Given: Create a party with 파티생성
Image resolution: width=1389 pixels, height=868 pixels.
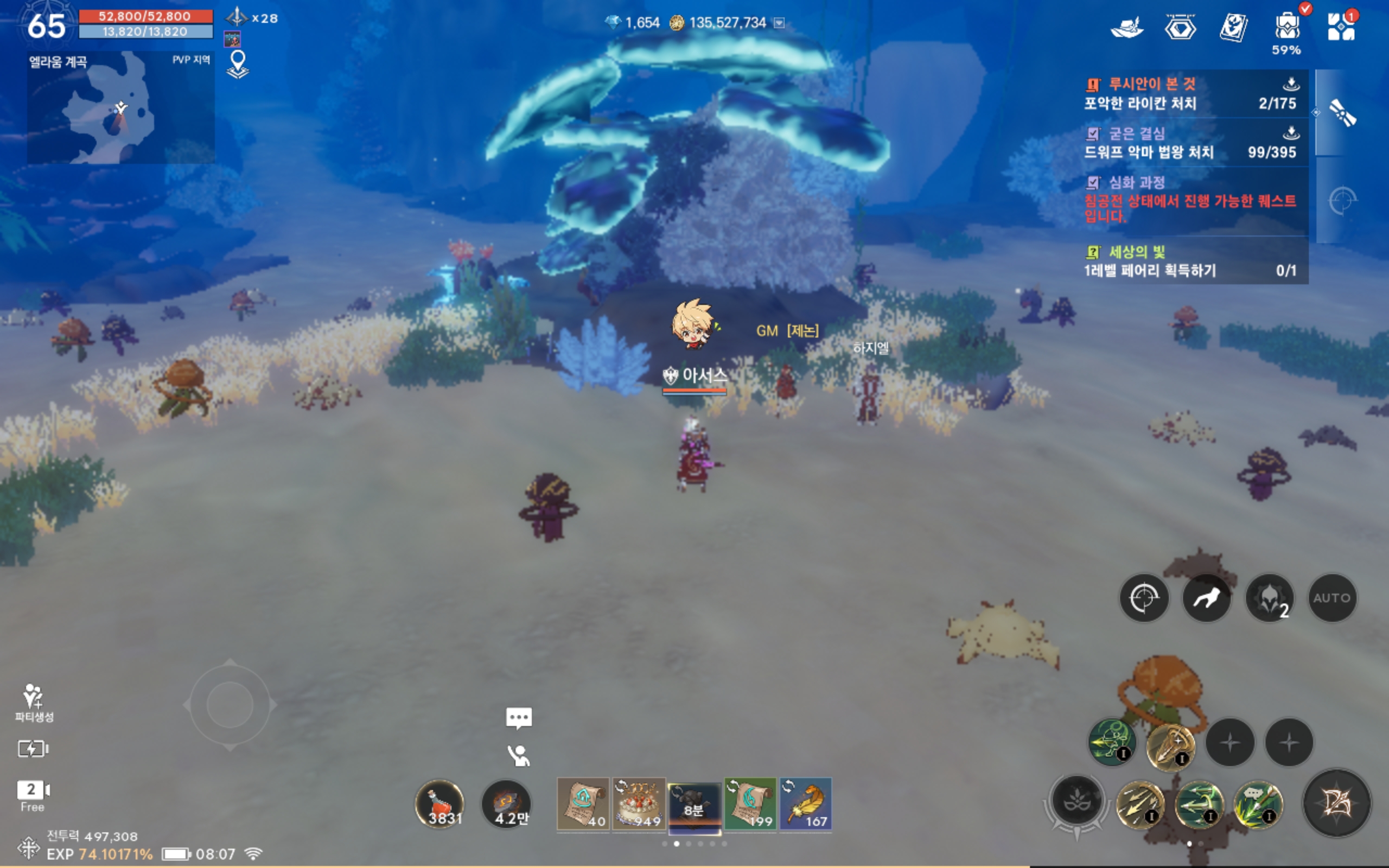Looking at the screenshot, I should pyautogui.click(x=33, y=701).
